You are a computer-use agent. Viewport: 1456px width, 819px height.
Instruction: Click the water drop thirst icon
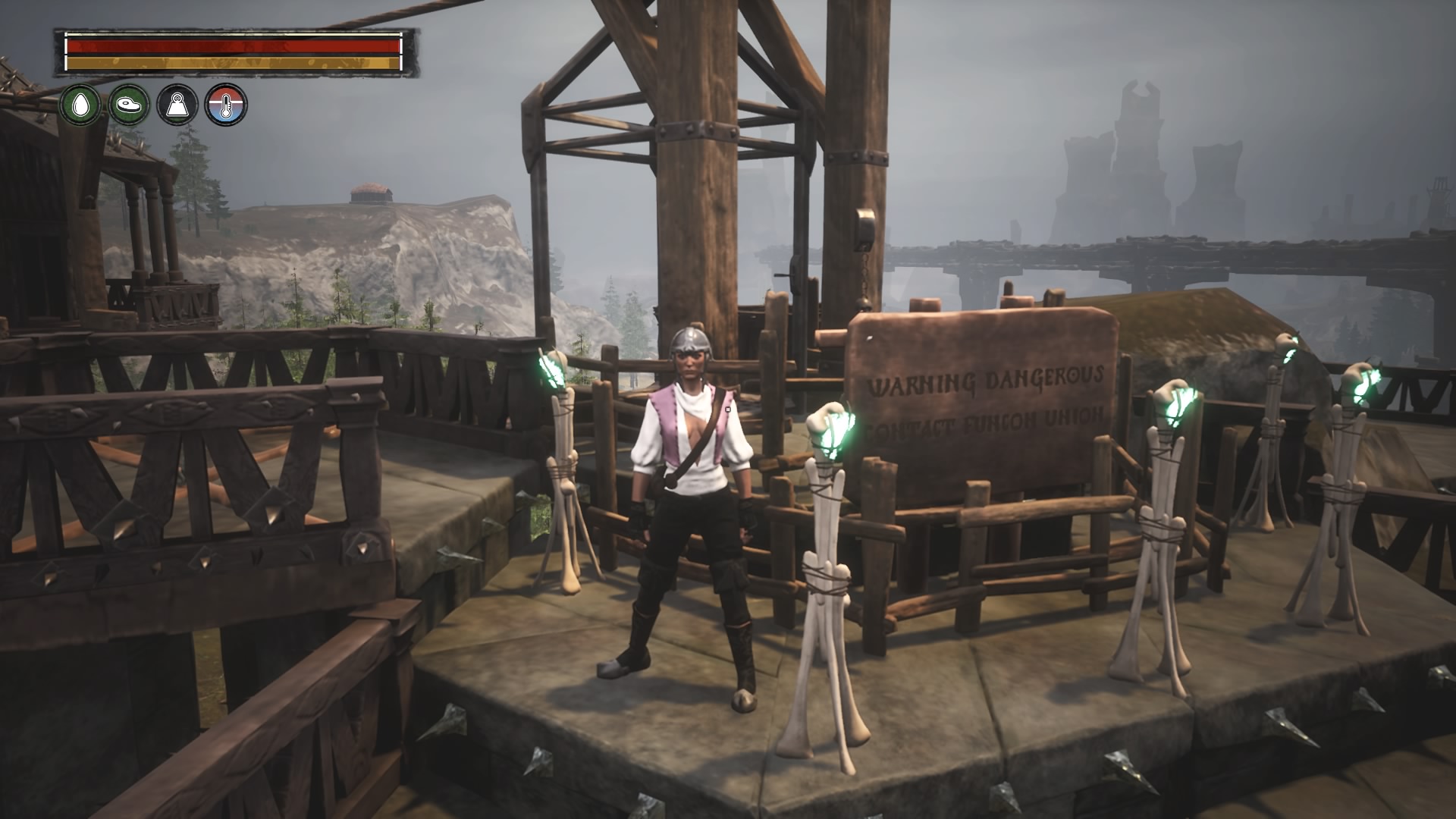[x=80, y=105]
